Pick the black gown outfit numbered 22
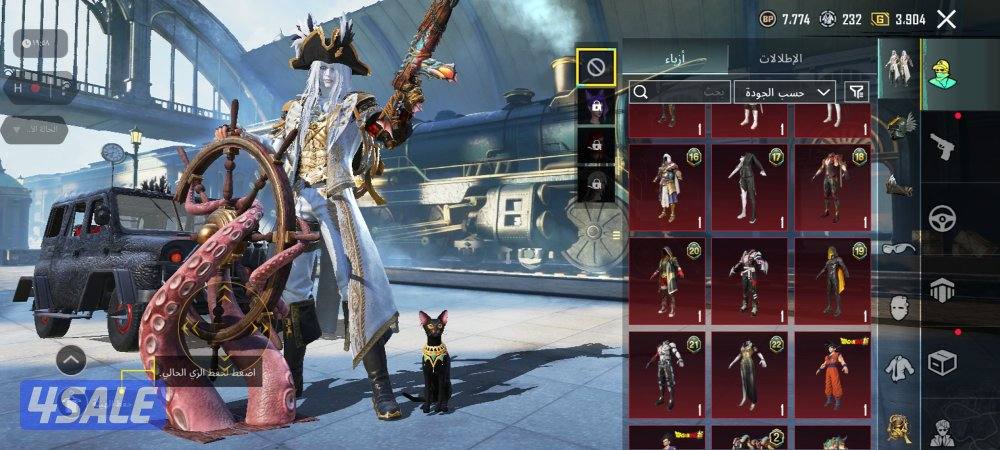 (749, 371)
